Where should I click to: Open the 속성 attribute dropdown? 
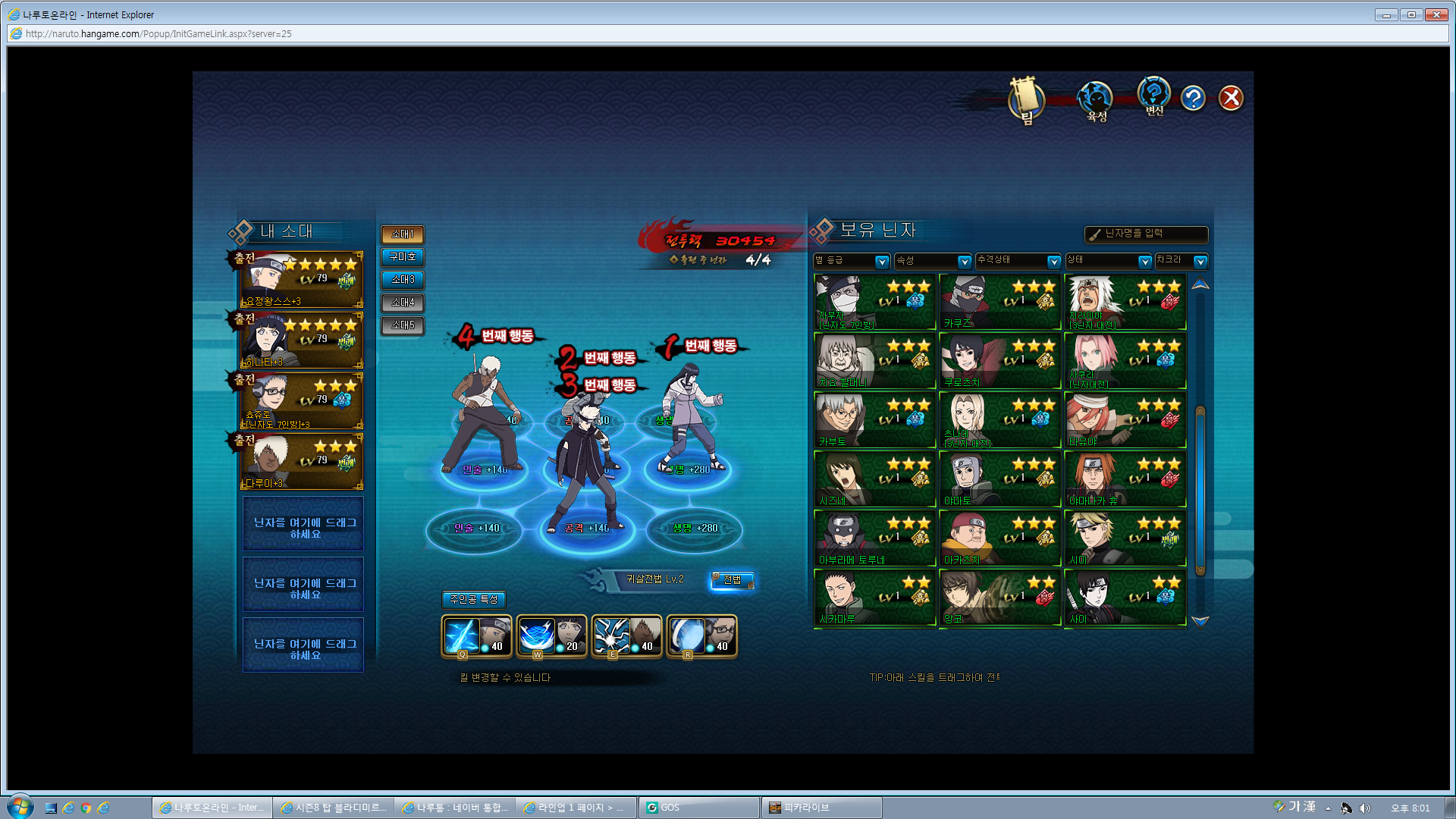pyautogui.click(x=933, y=261)
